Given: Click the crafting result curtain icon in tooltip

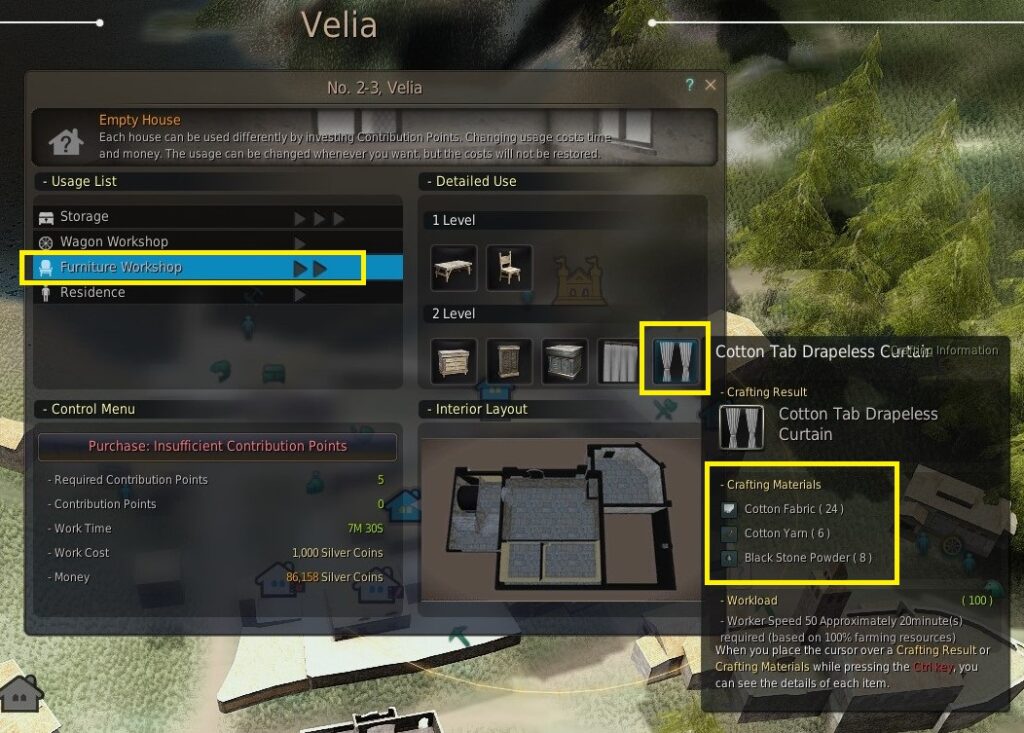Looking at the screenshot, I should click(x=742, y=424).
